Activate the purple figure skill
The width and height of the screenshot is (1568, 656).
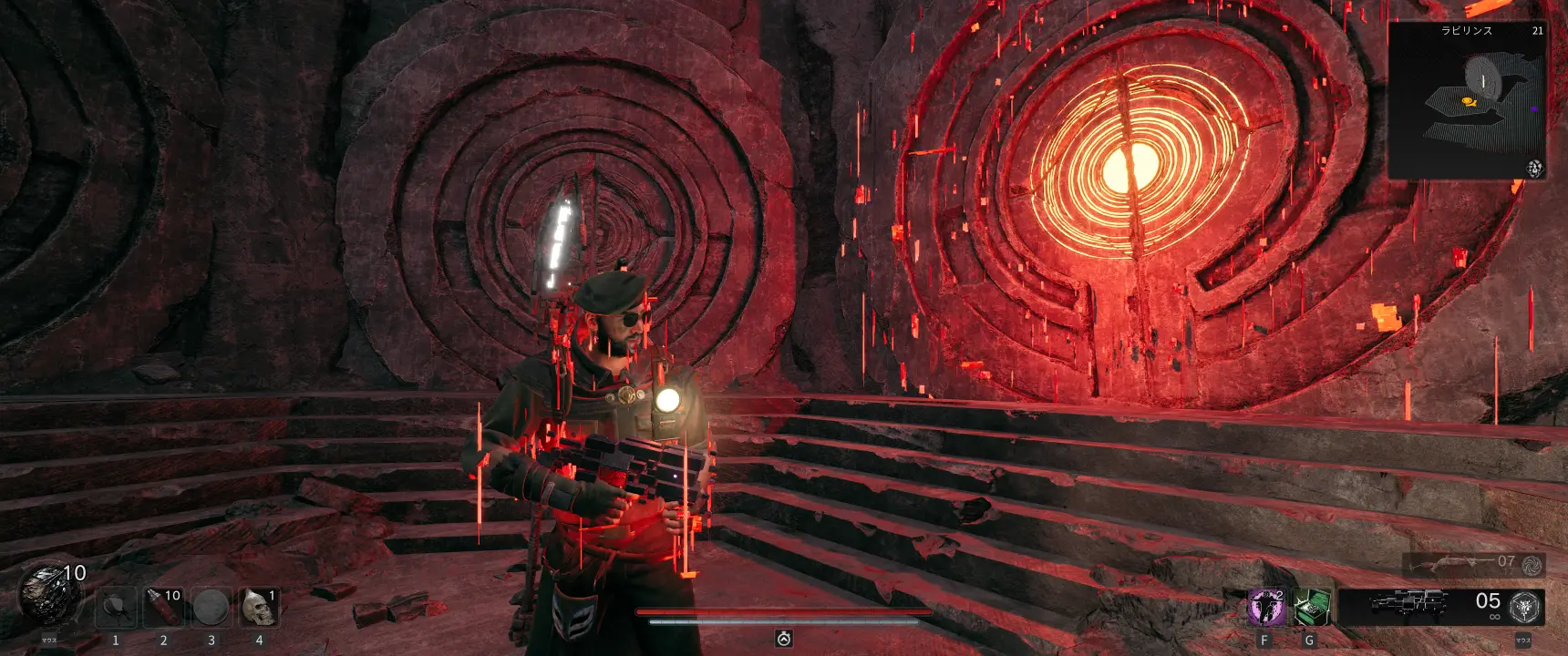click(x=1265, y=607)
